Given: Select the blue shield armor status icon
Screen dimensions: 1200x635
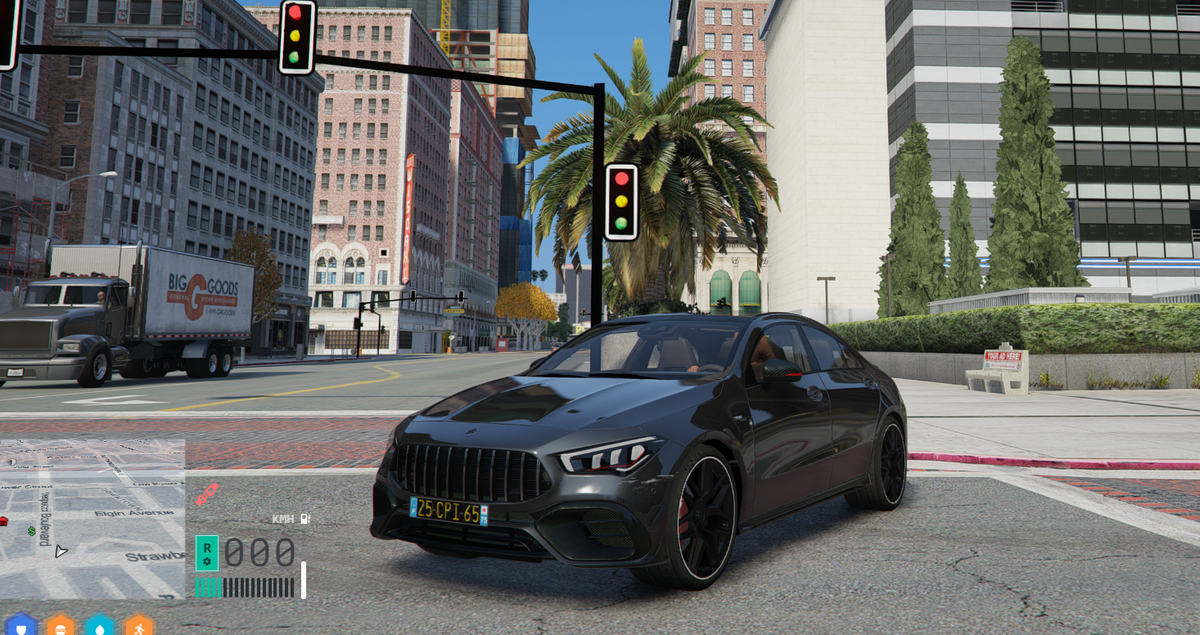Looking at the screenshot, I should point(20,627).
